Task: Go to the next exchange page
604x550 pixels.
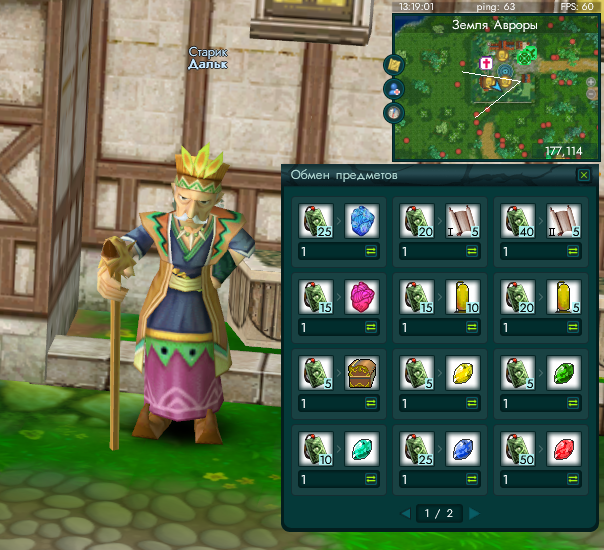Action: coord(474,514)
